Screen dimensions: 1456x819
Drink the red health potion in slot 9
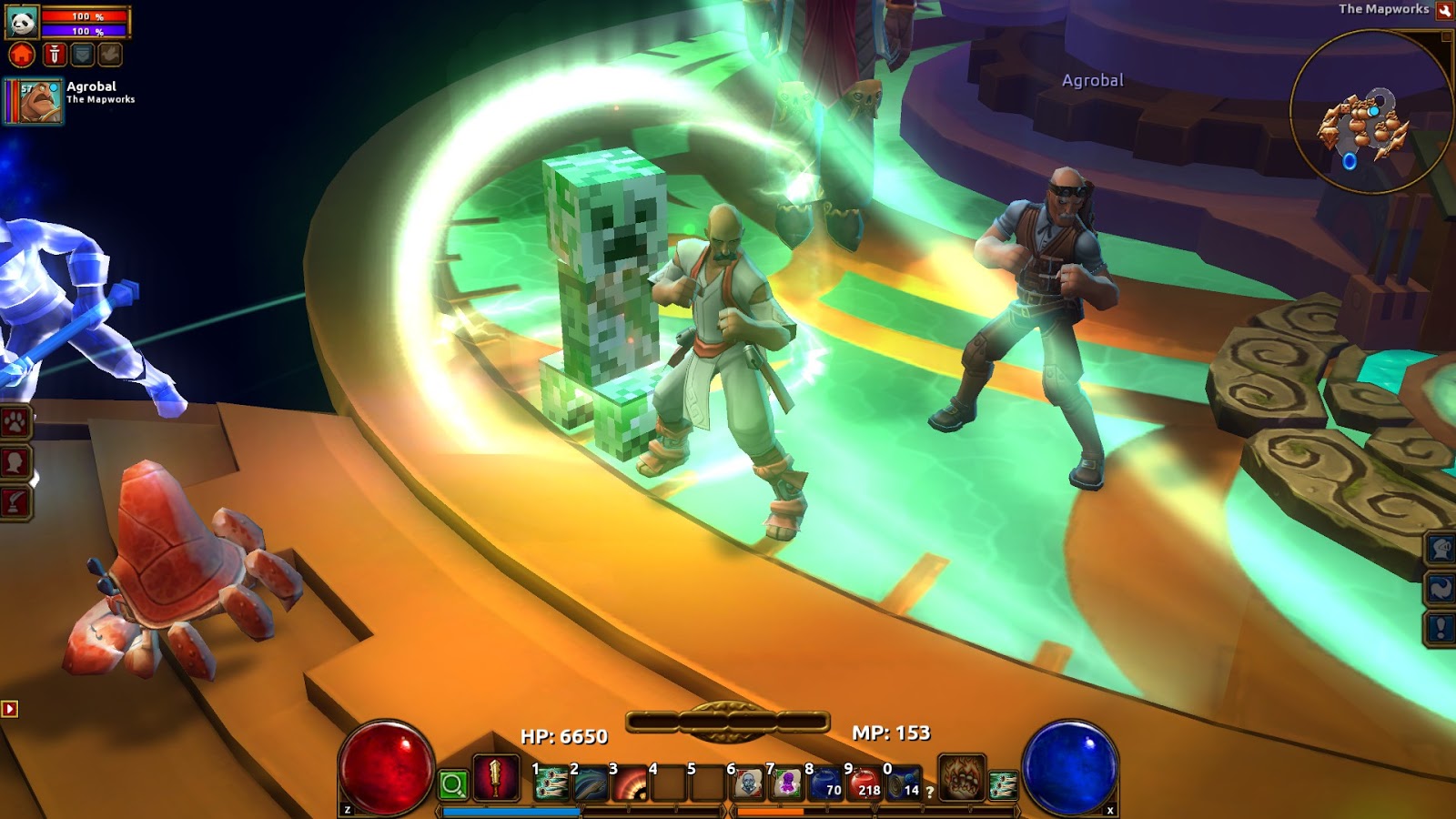pos(865,783)
